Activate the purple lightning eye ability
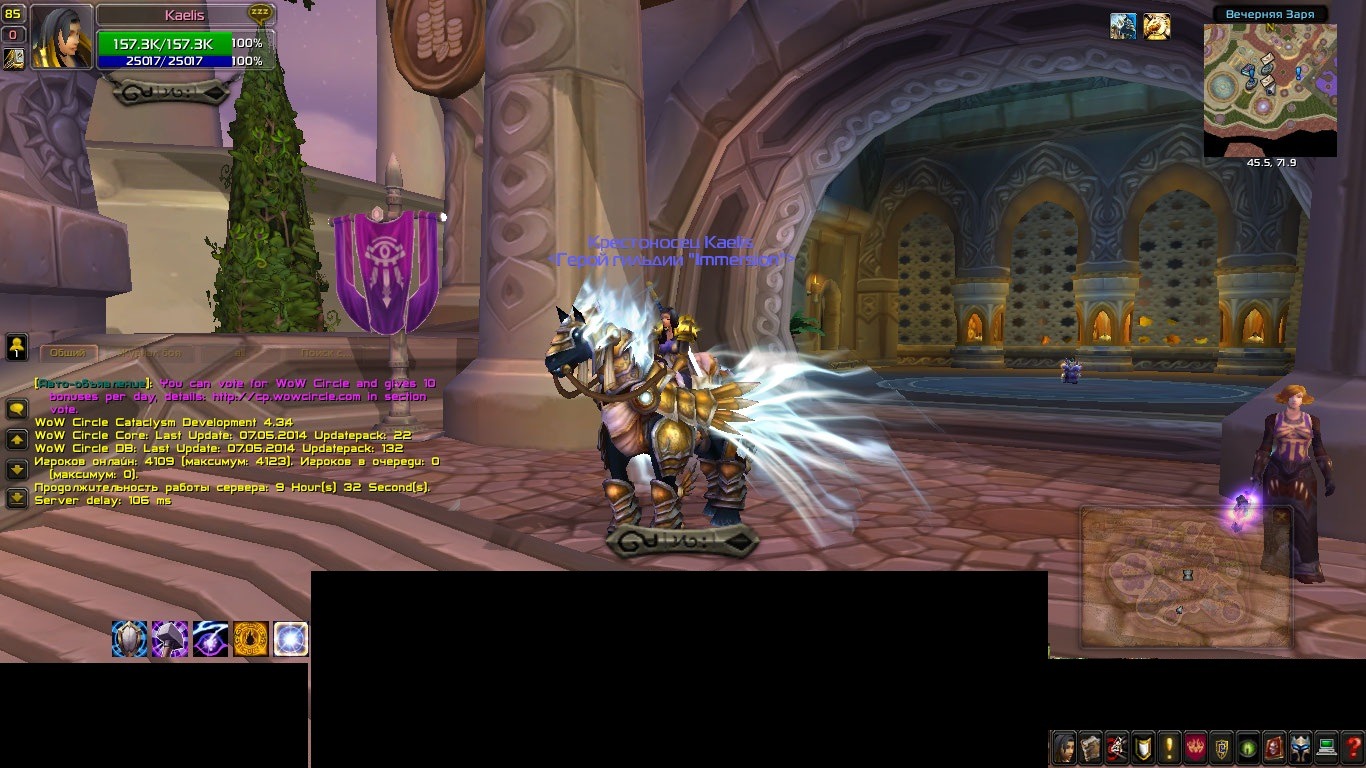This screenshot has height=768, width=1366. click(x=210, y=639)
